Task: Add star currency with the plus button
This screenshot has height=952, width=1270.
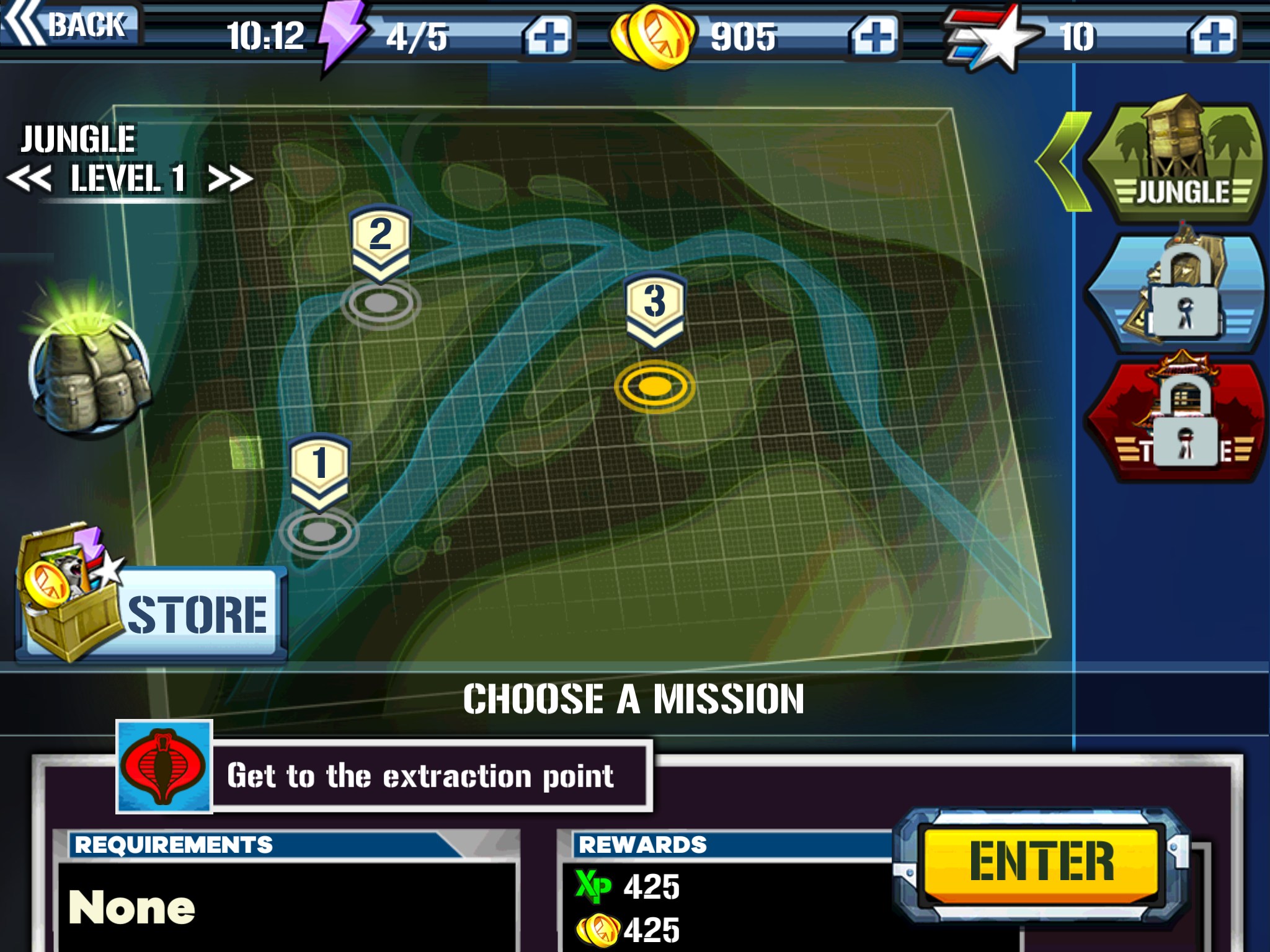Action: click(1213, 36)
